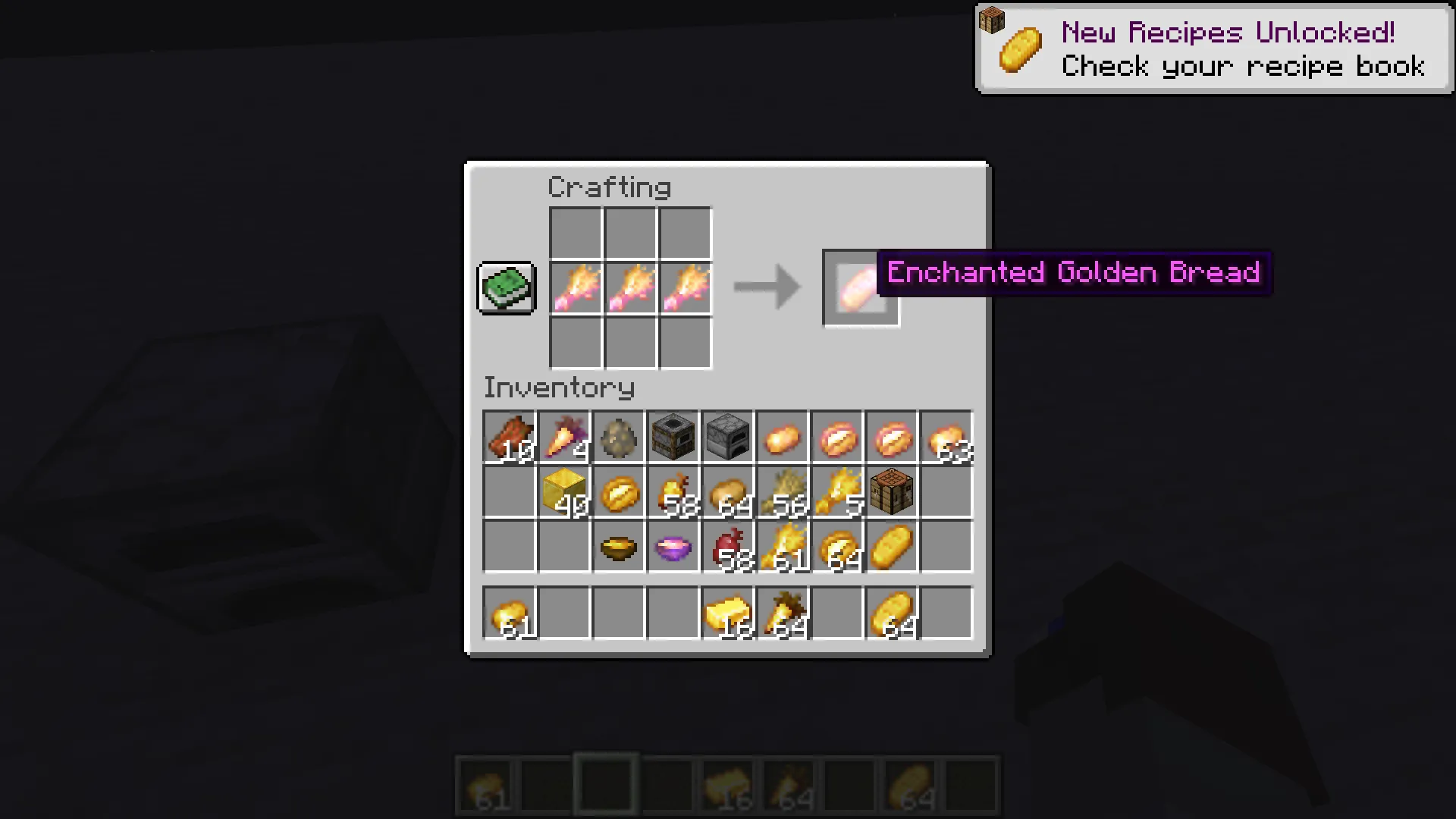
Task: Select the gold ingot stack of 16
Action: tap(728, 614)
